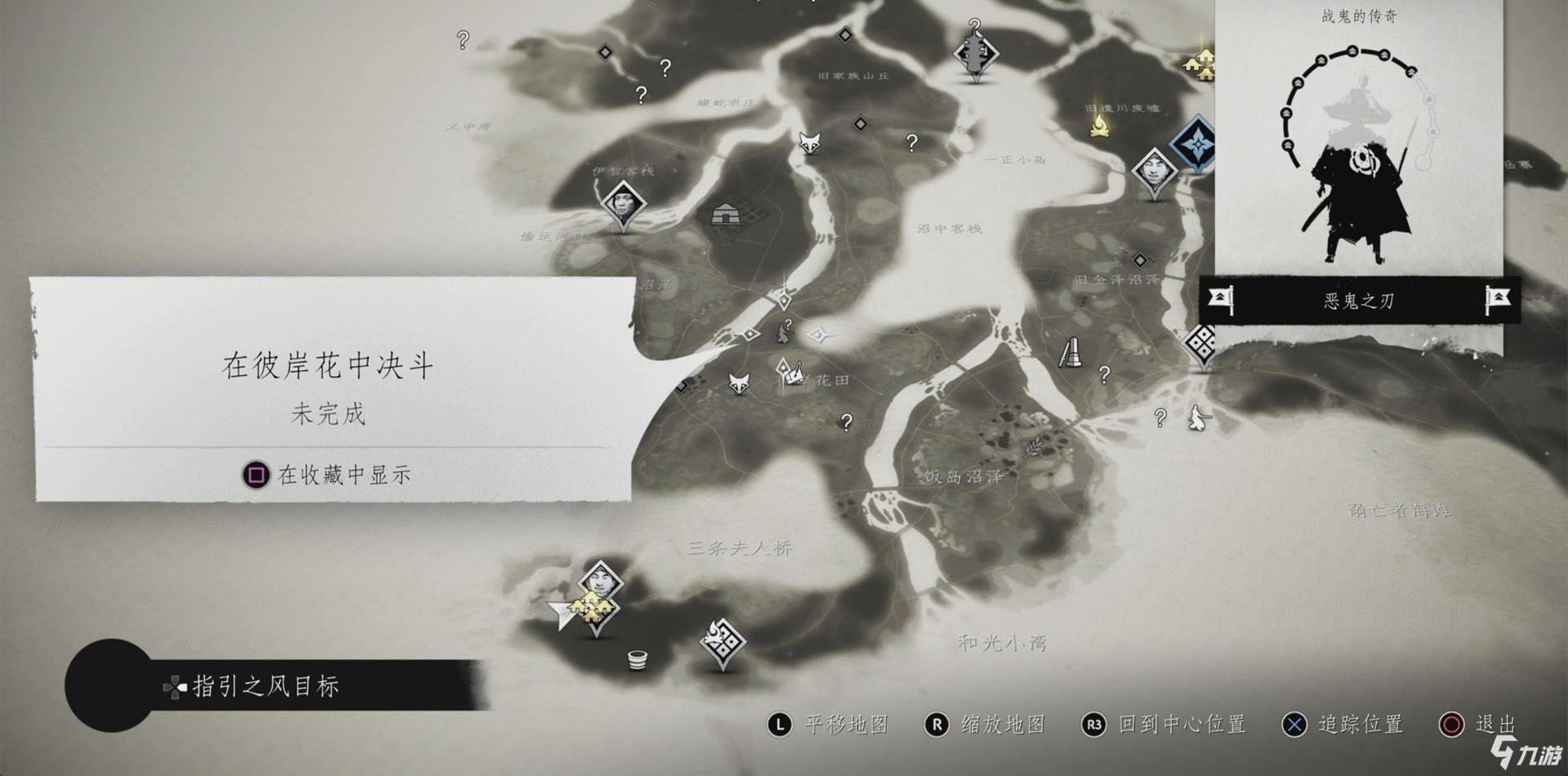Screen dimensions: 1568x776
Task: Click the right flag beside 恶鬼之刃
Action: (x=1497, y=299)
